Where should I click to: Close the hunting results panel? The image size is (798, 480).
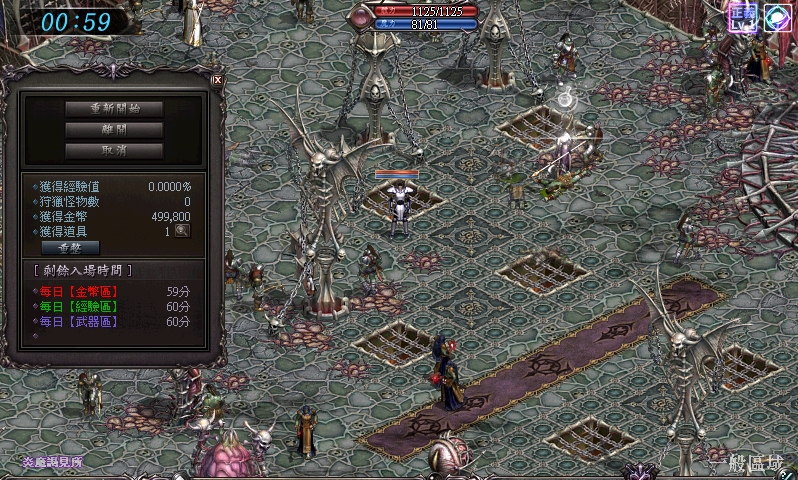tap(217, 79)
